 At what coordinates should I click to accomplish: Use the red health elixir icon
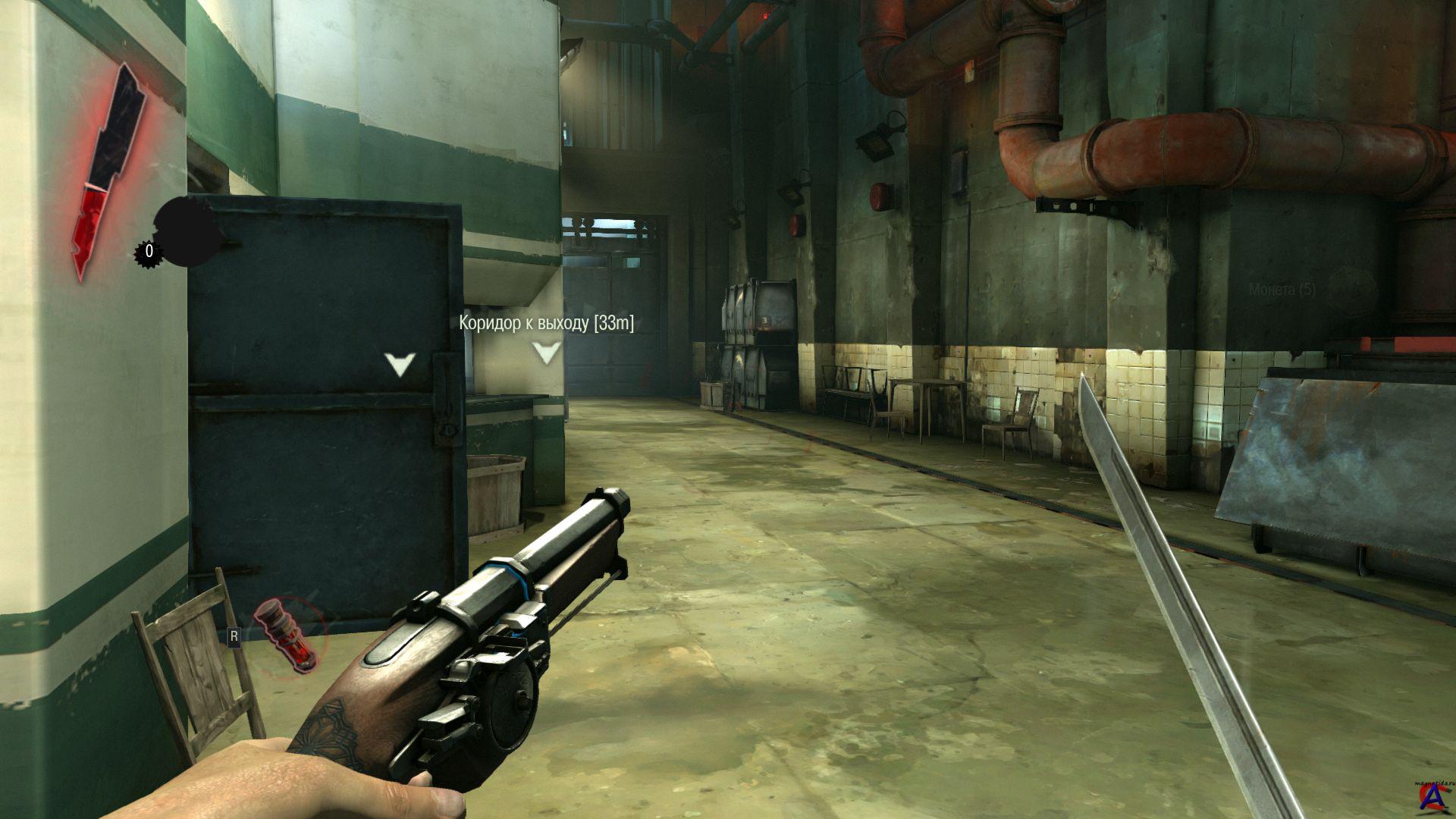286,635
